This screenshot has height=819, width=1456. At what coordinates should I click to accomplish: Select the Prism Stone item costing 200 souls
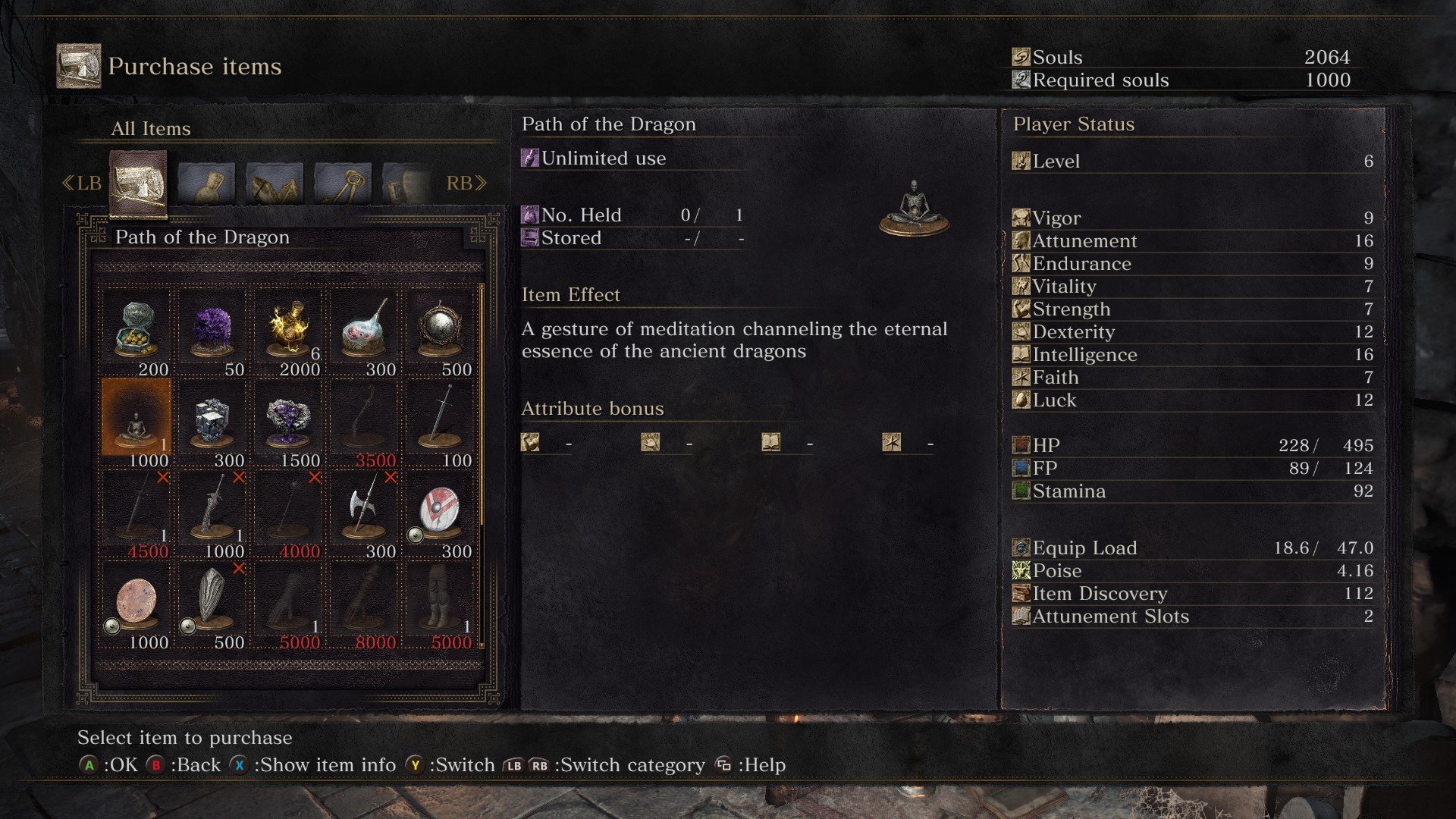click(136, 331)
